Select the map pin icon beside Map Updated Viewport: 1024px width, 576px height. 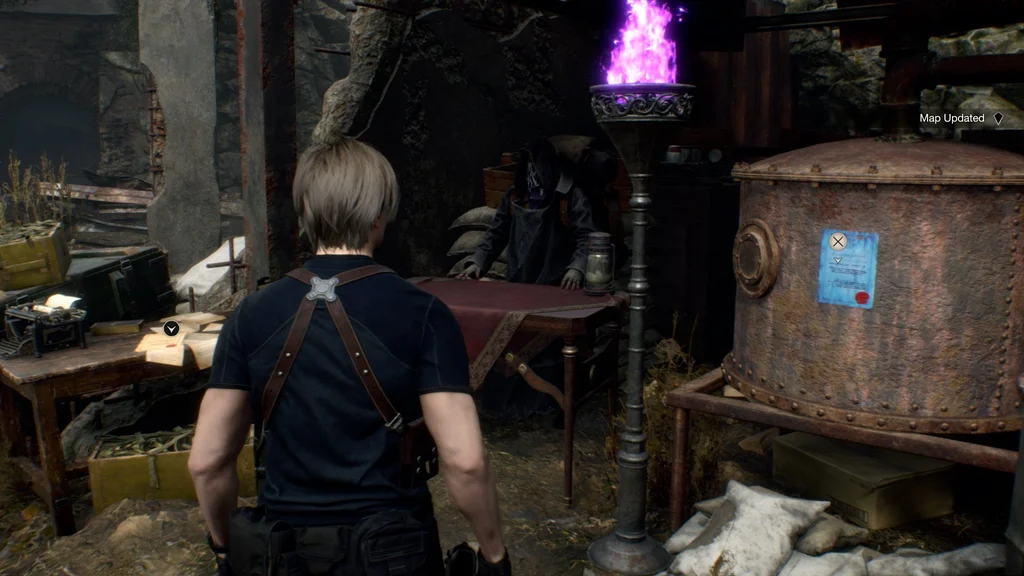pos(997,118)
